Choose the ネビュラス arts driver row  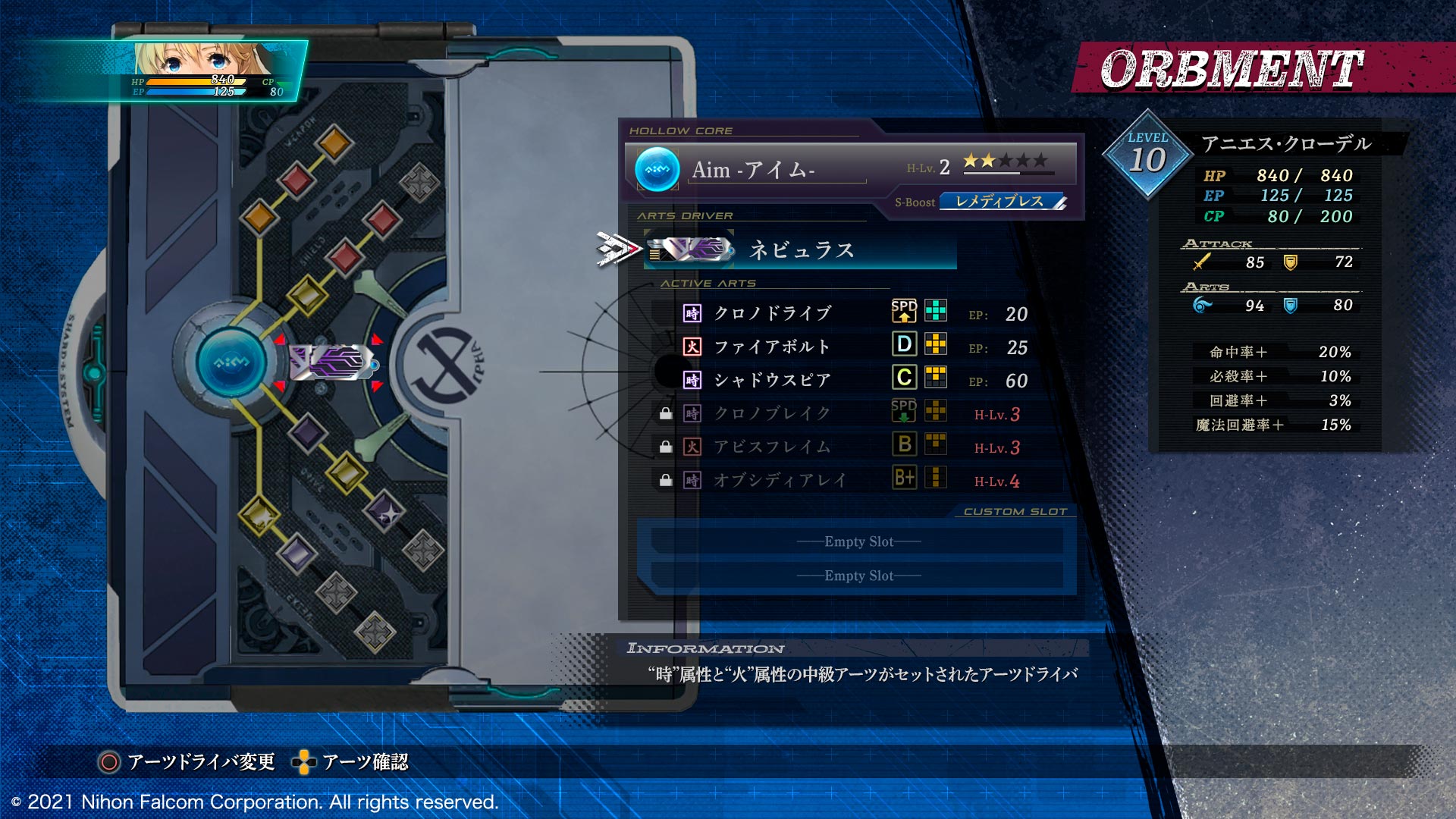(x=800, y=250)
